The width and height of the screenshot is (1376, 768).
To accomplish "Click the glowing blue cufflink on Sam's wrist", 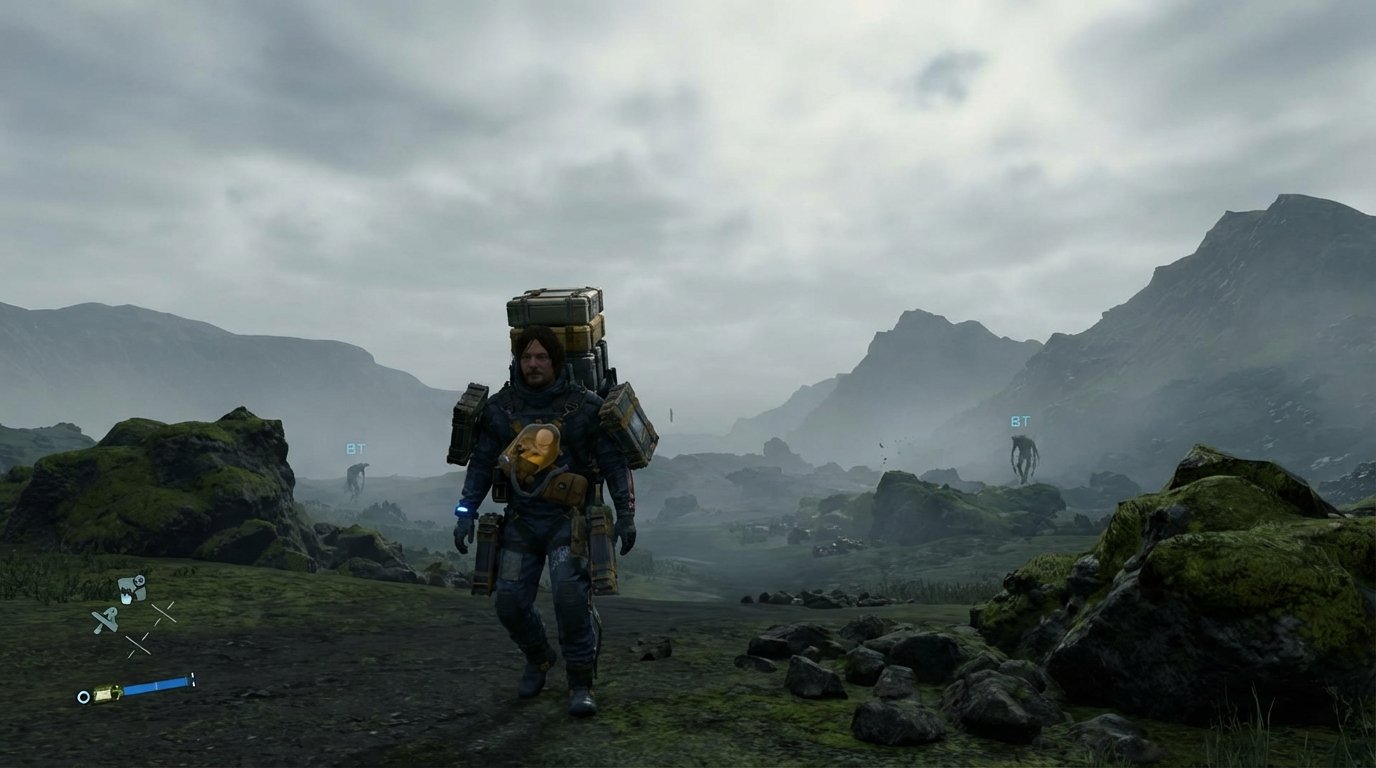I will (462, 508).
